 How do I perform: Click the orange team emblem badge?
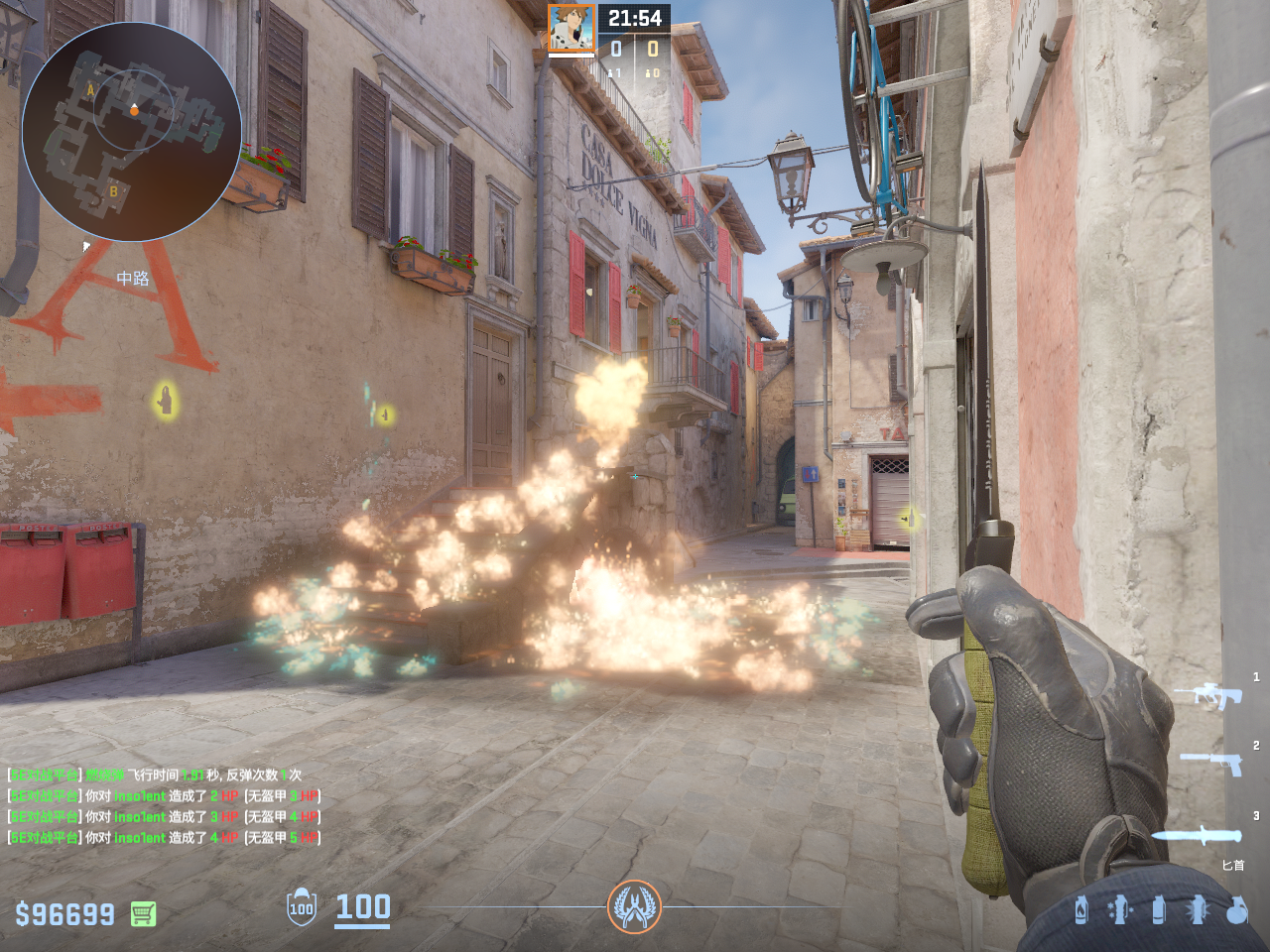click(x=634, y=906)
